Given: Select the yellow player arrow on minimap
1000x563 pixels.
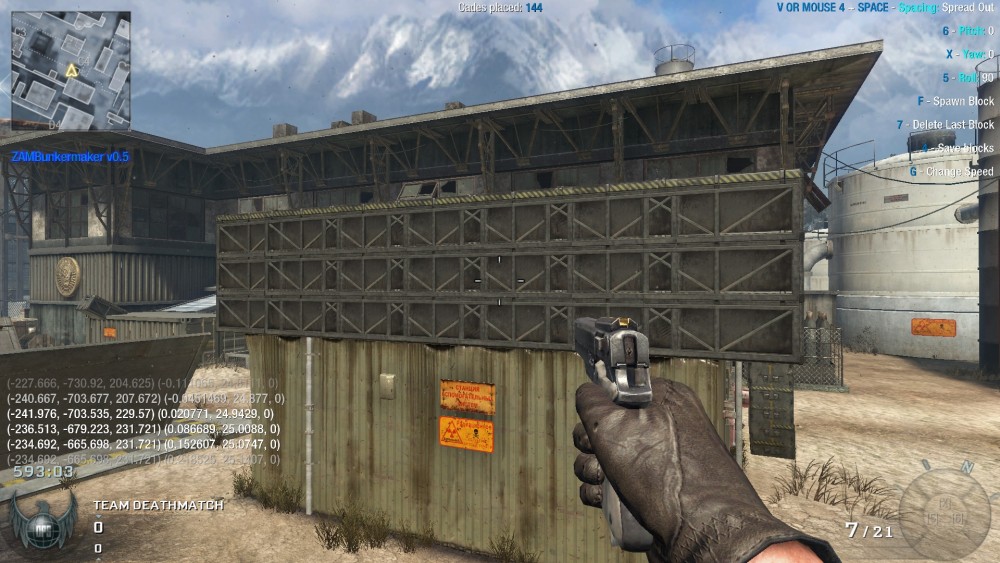Looking at the screenshot, I should point(71,70).
